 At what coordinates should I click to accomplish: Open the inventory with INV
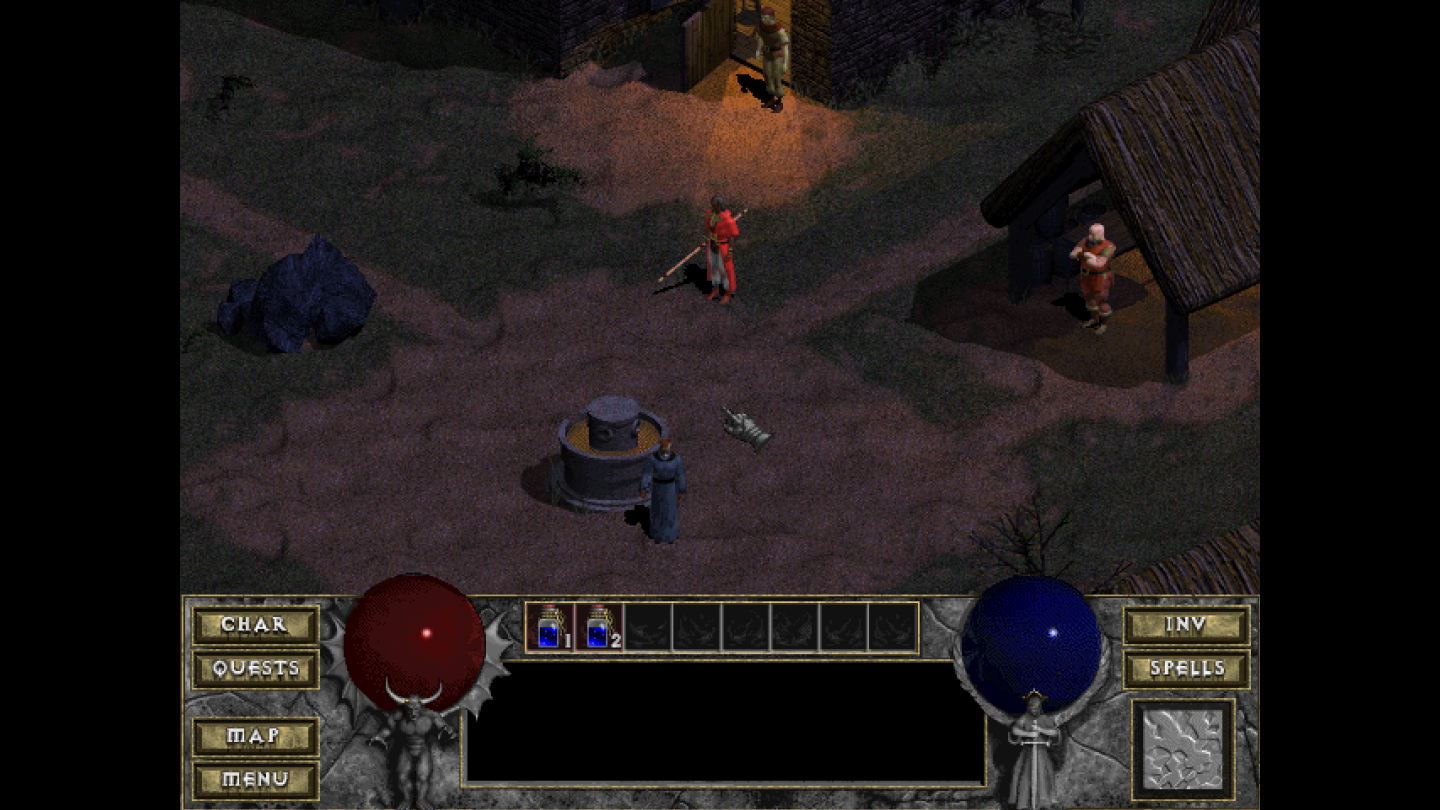[x=1186, y=625]
